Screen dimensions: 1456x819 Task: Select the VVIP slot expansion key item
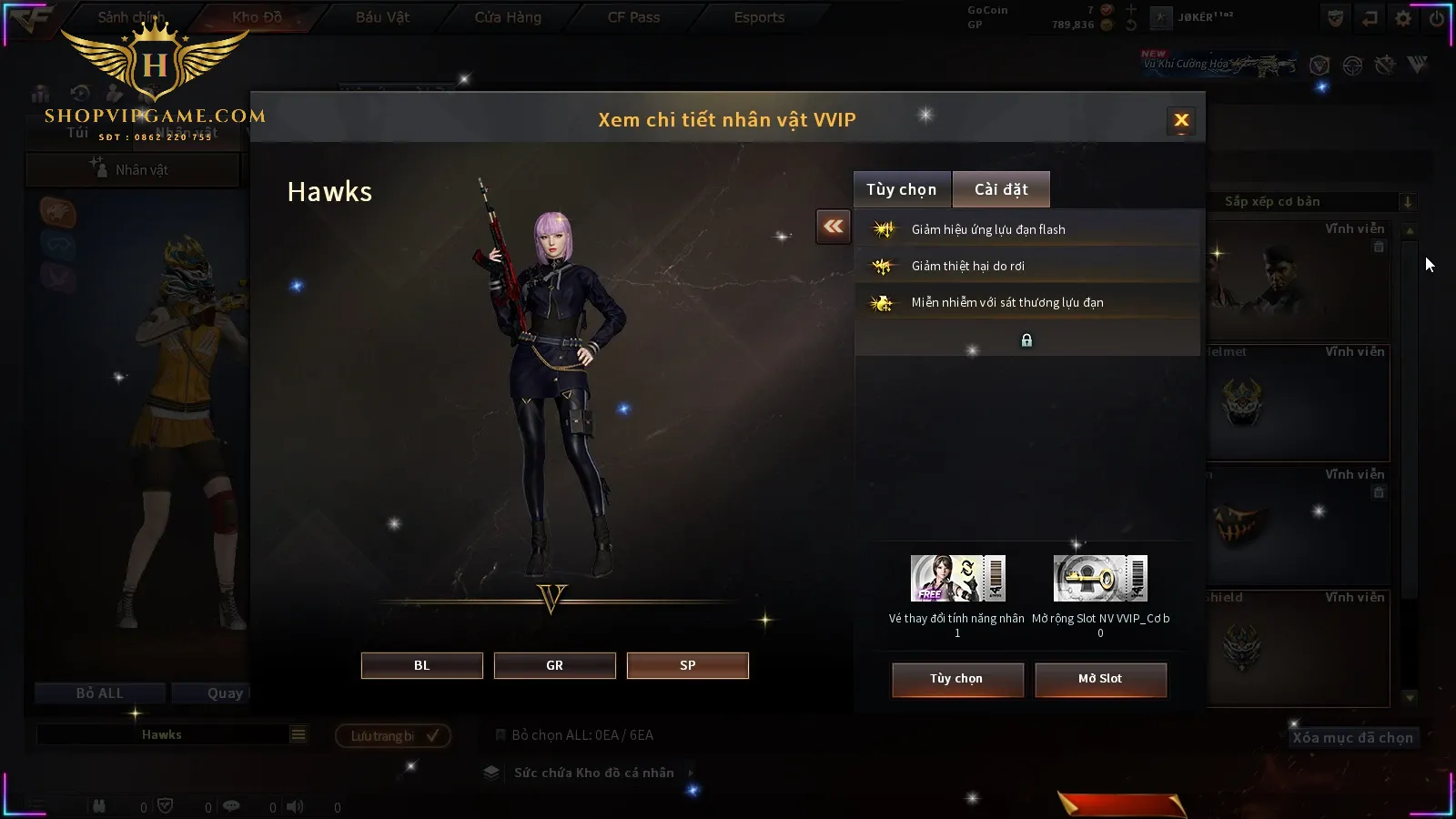click(x=1100, y=579)
